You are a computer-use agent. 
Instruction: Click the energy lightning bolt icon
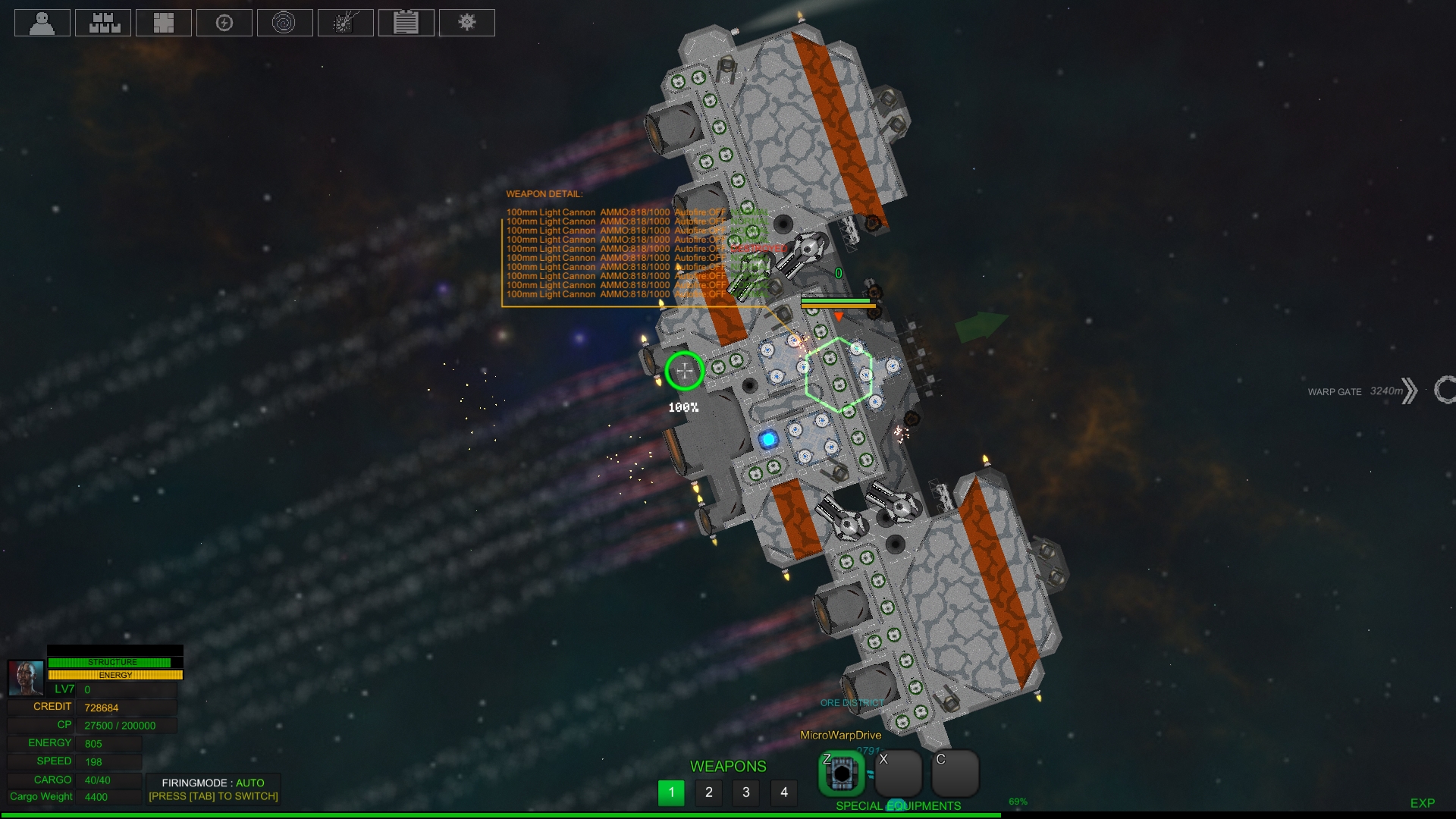[224, 23]
